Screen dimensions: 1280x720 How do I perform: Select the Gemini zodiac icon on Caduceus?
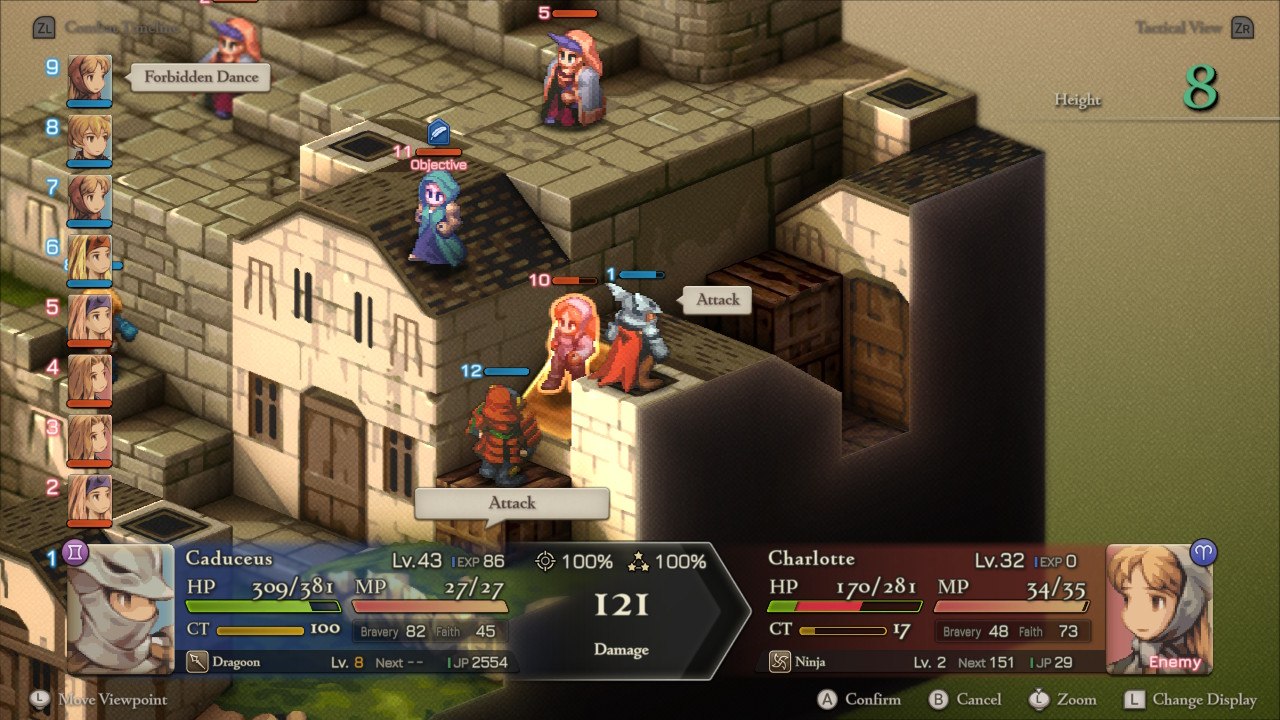[76, 552]
